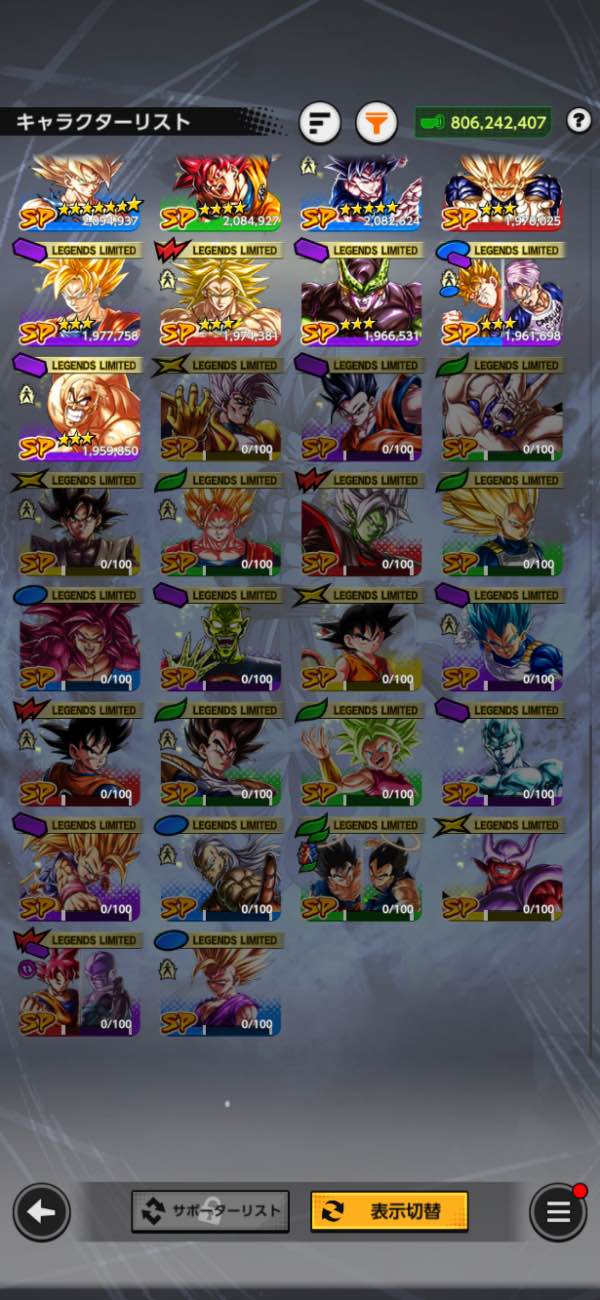Screen dimensions: 600x1300
Task: Pick the green-haired Kefla character card
Action: (361, 762)
